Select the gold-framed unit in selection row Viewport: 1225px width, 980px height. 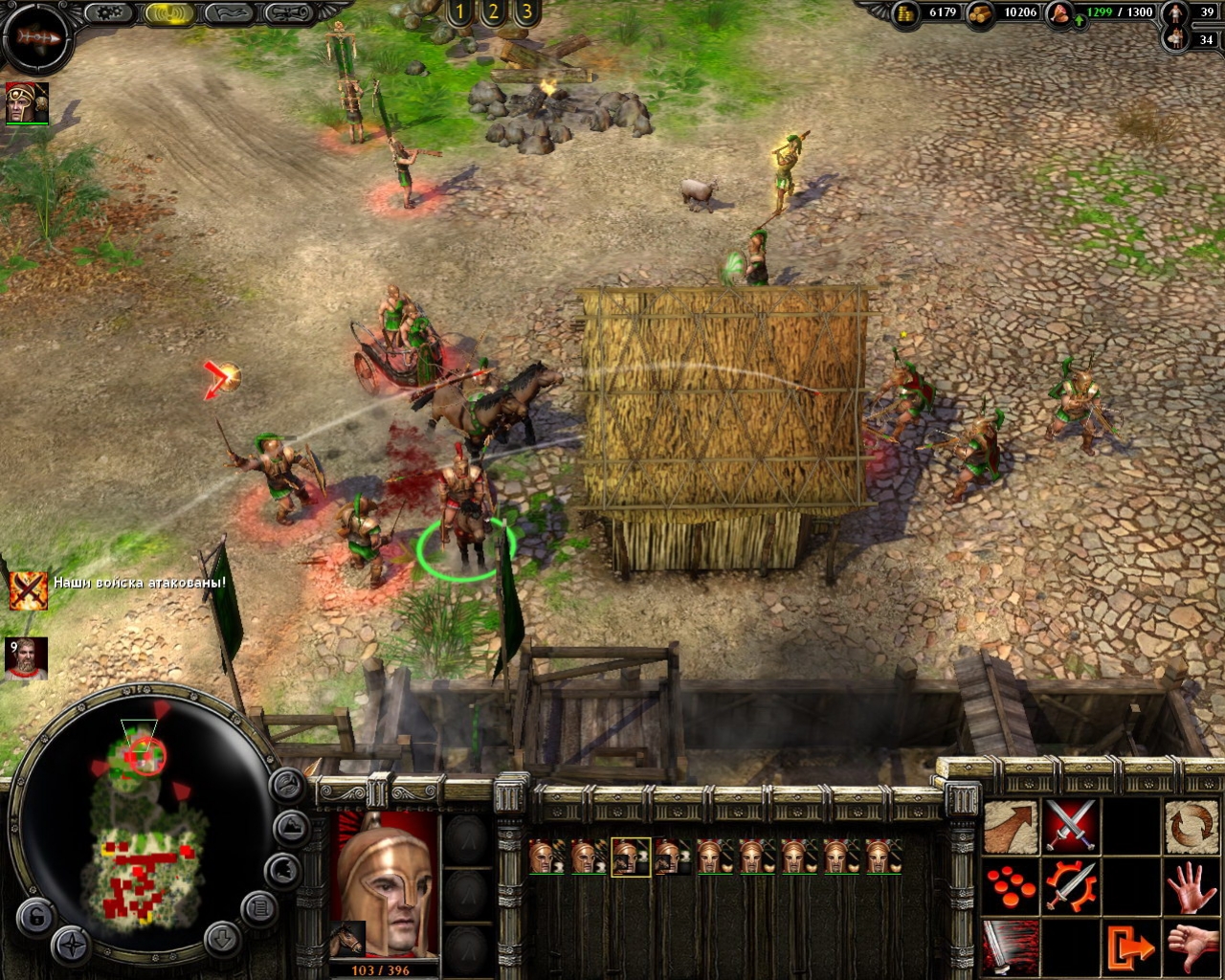(x=631, y=857)
